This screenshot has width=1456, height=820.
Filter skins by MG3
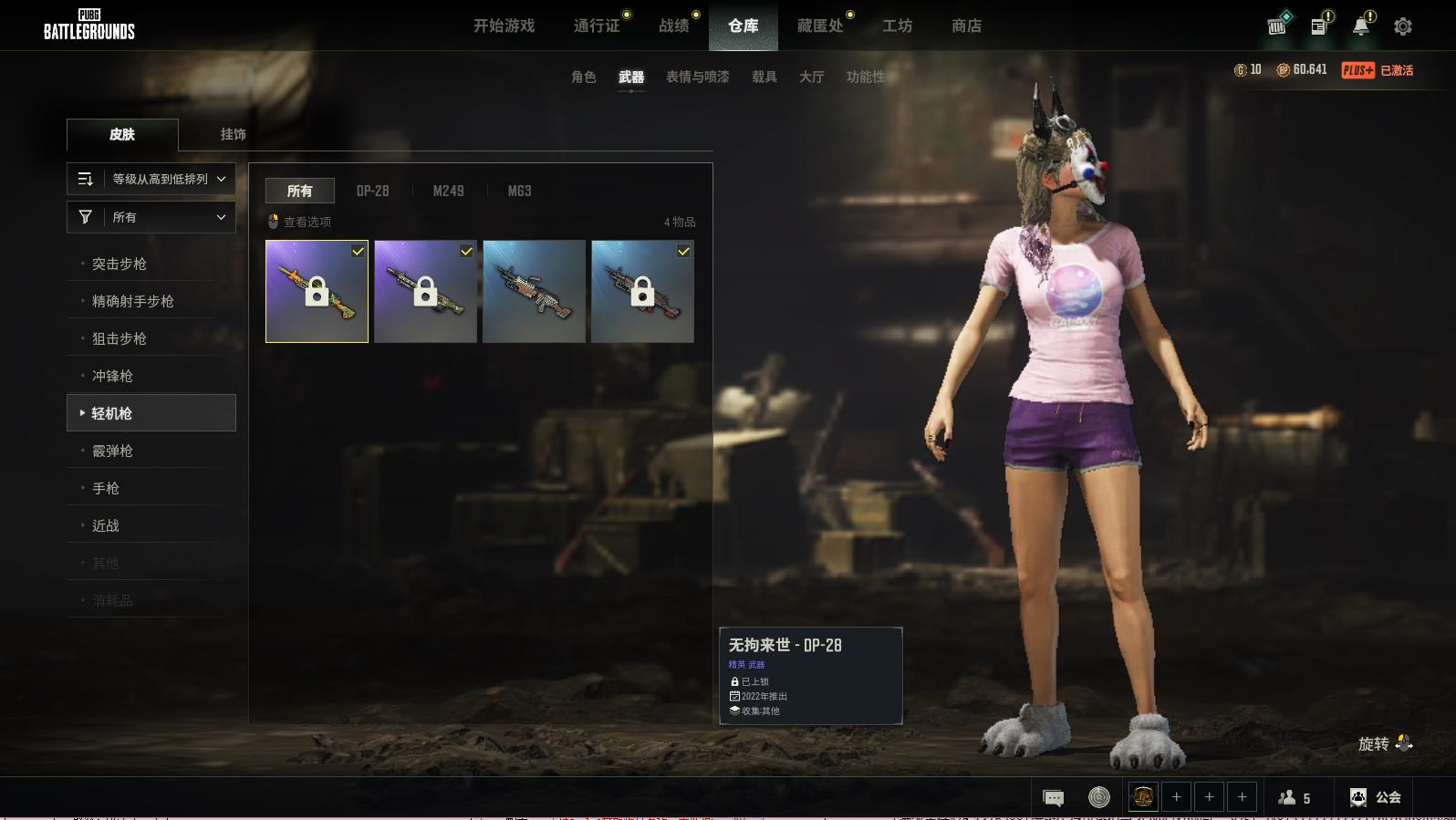coord(519,191)
